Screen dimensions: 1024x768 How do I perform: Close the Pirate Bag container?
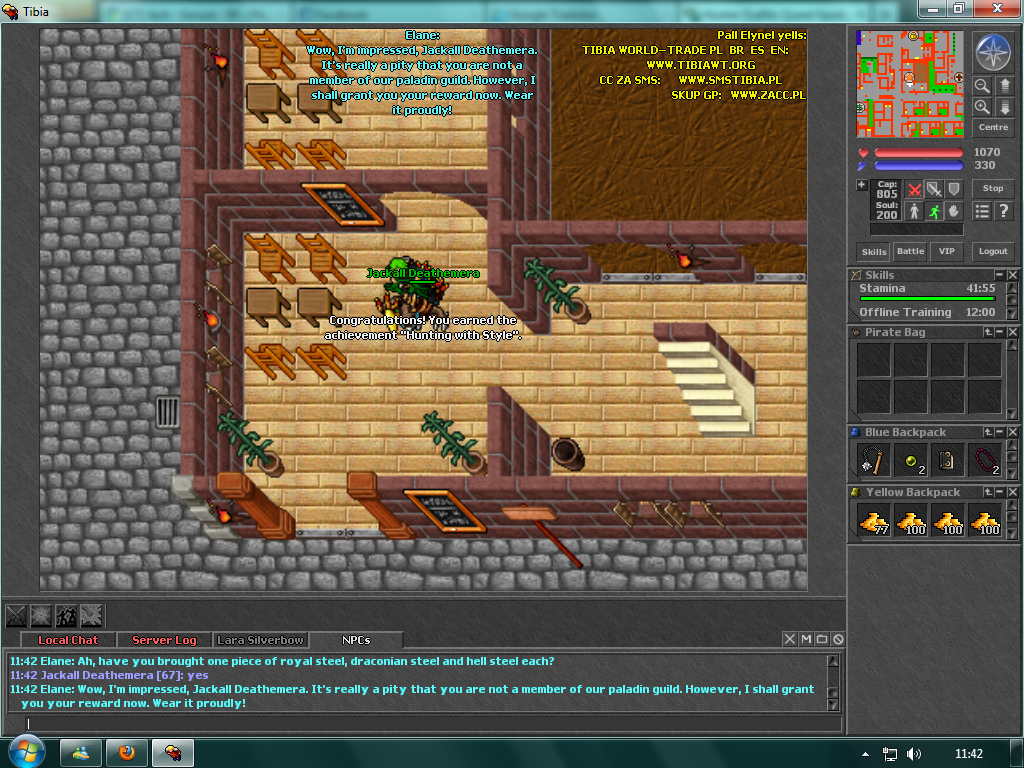coord(1013,332)
